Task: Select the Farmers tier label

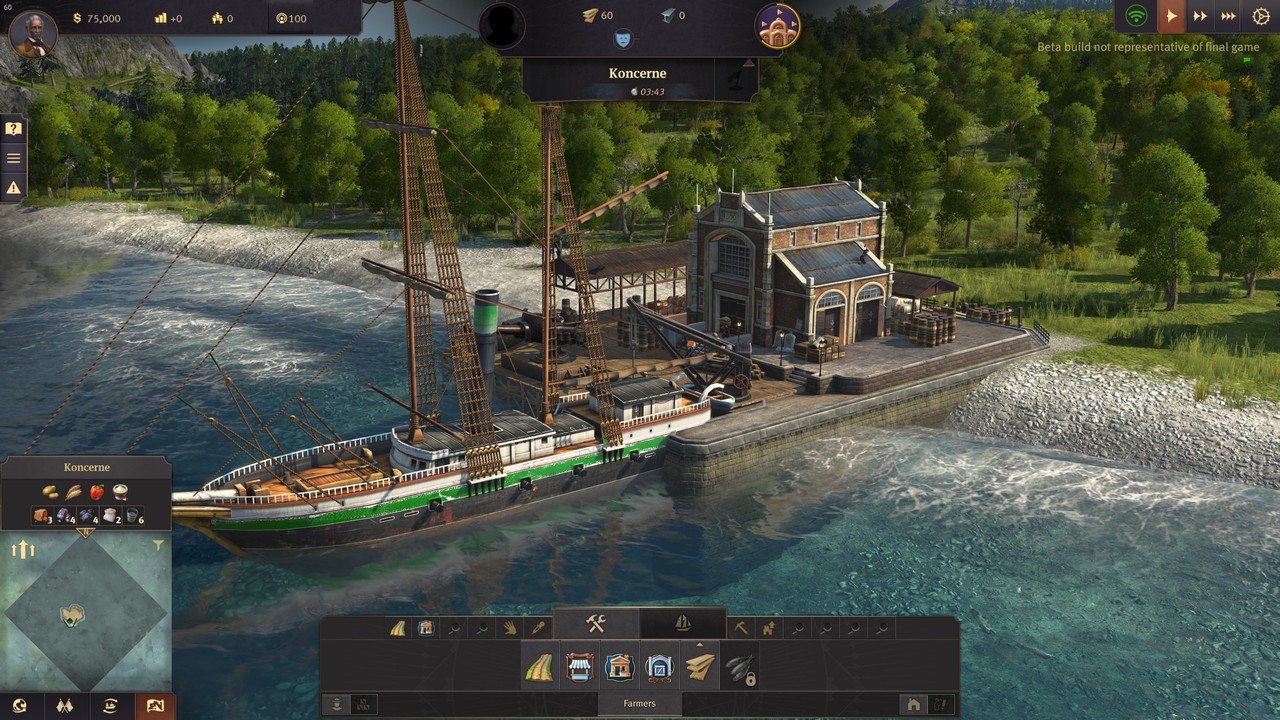Action: [639, 704]
